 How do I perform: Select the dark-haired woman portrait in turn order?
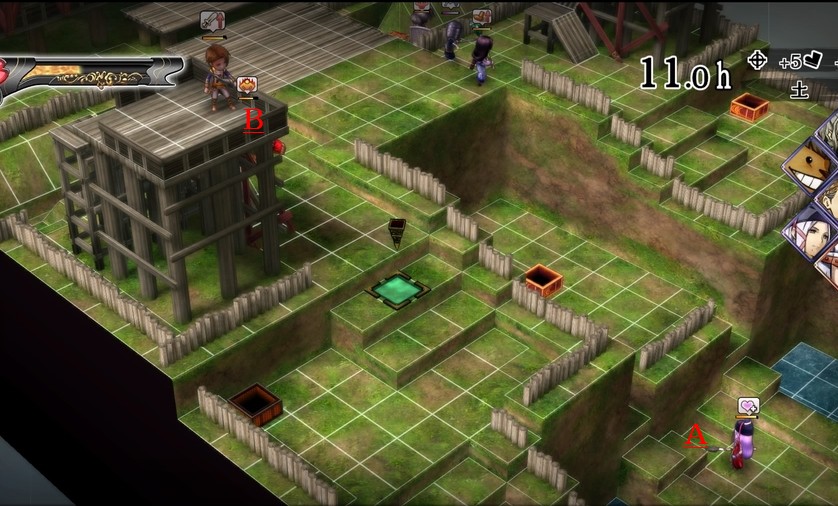(x=812, y=232)
